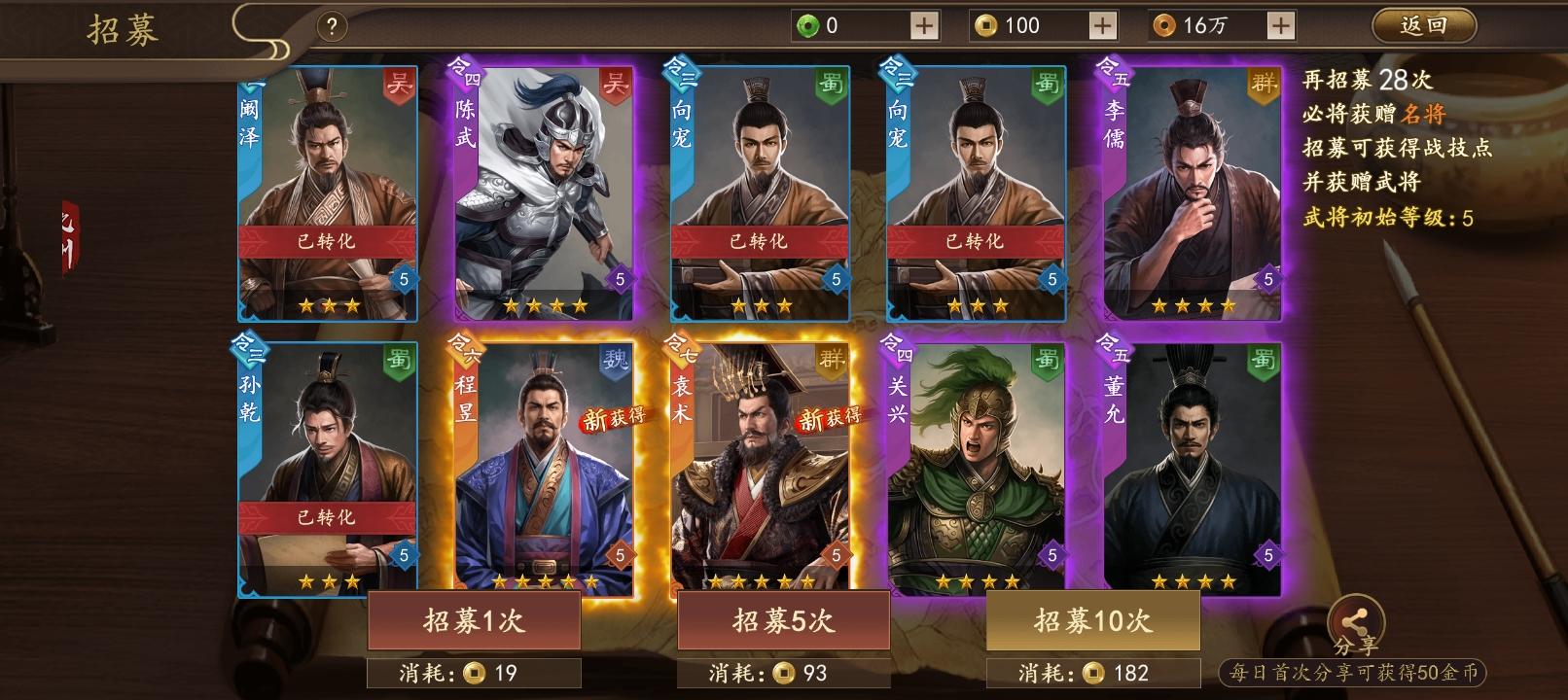Click the 已转化 banner on 阚泽's card
Screen dimensions: 1568x700
326,243
